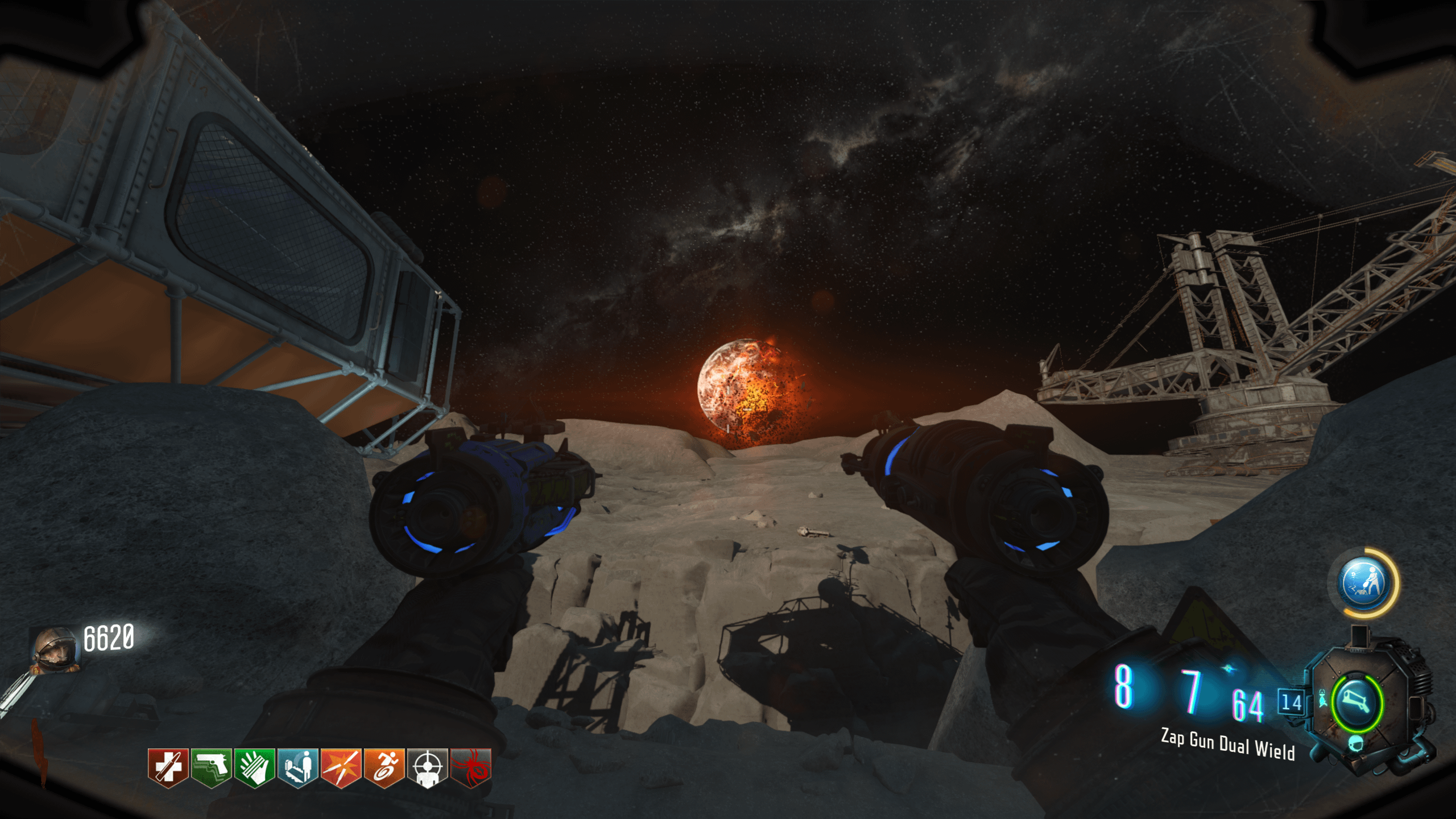This screenshot has height=819, width=1456.
Task: Click the small helmet icon on the device
Action: (x=1356, y=743)
